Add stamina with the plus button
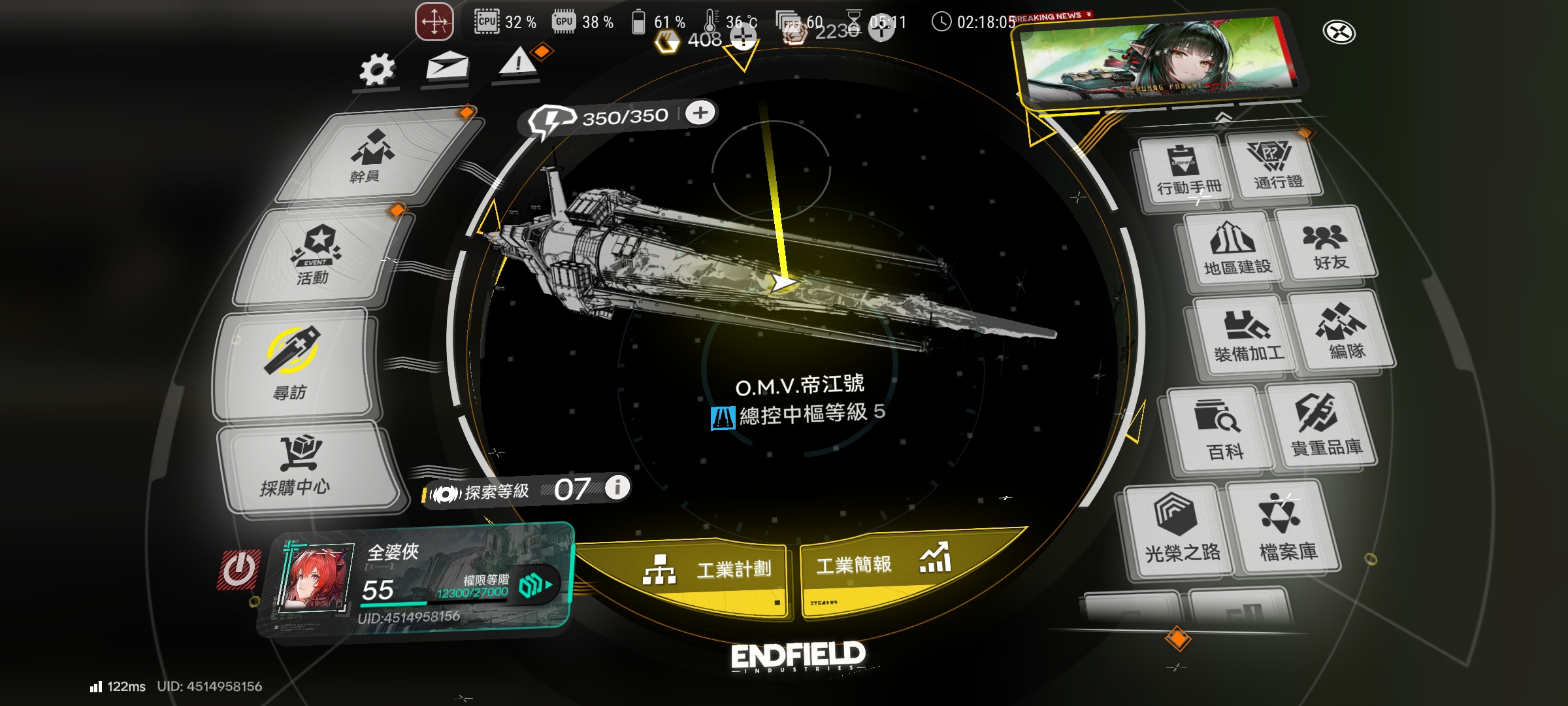Viewport: 1568px width, 706px height. pyautogui.click(x=700, y=113)
